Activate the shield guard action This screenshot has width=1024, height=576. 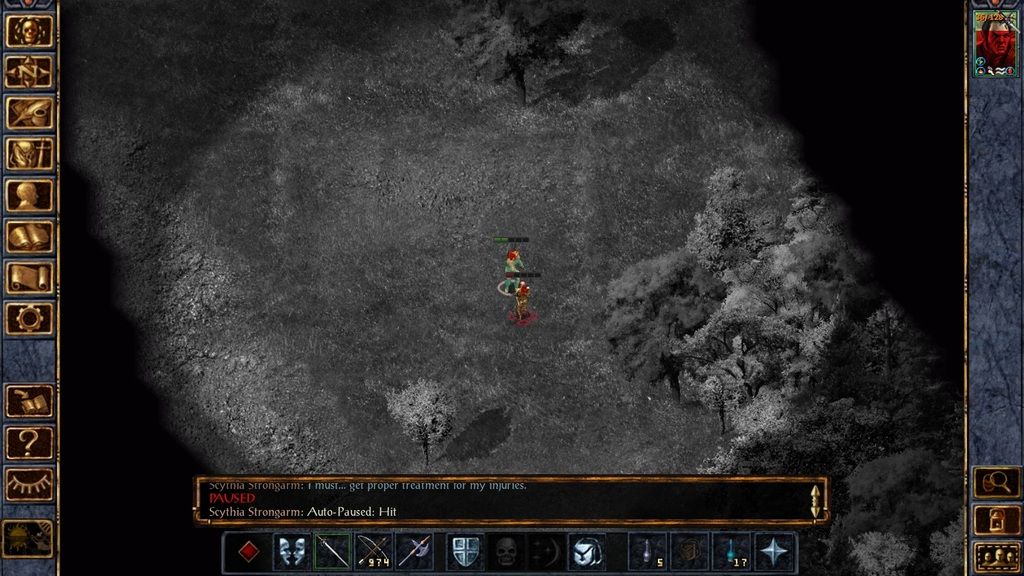[x=465, y=552]
